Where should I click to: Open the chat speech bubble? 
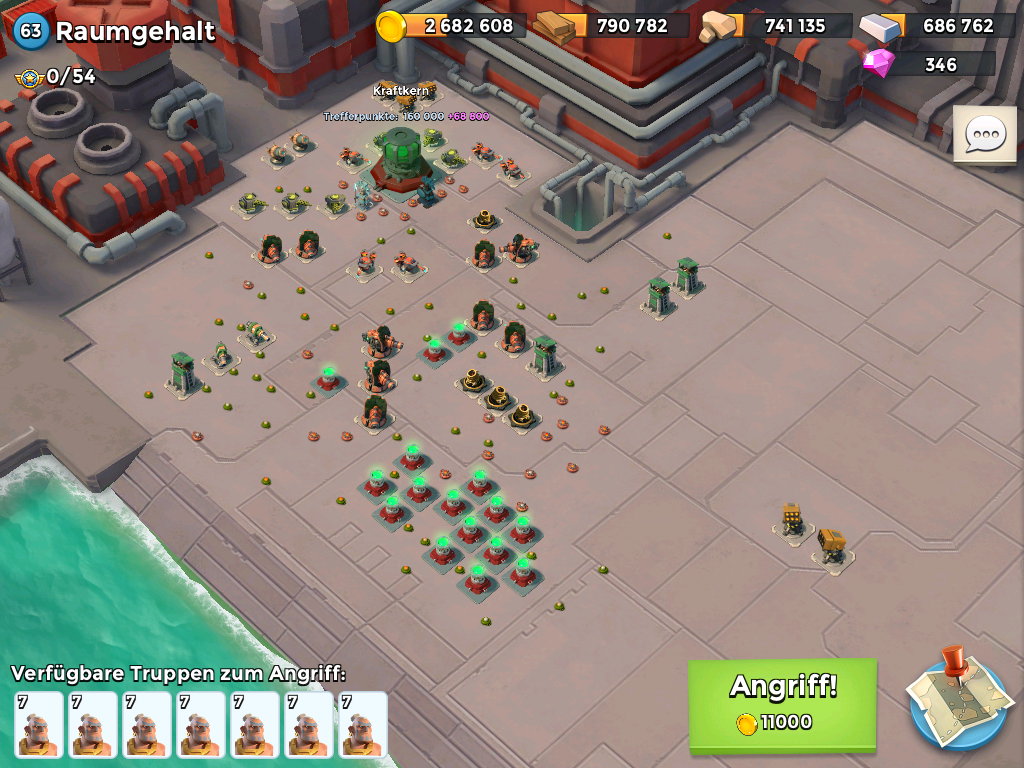pos(984,134)
